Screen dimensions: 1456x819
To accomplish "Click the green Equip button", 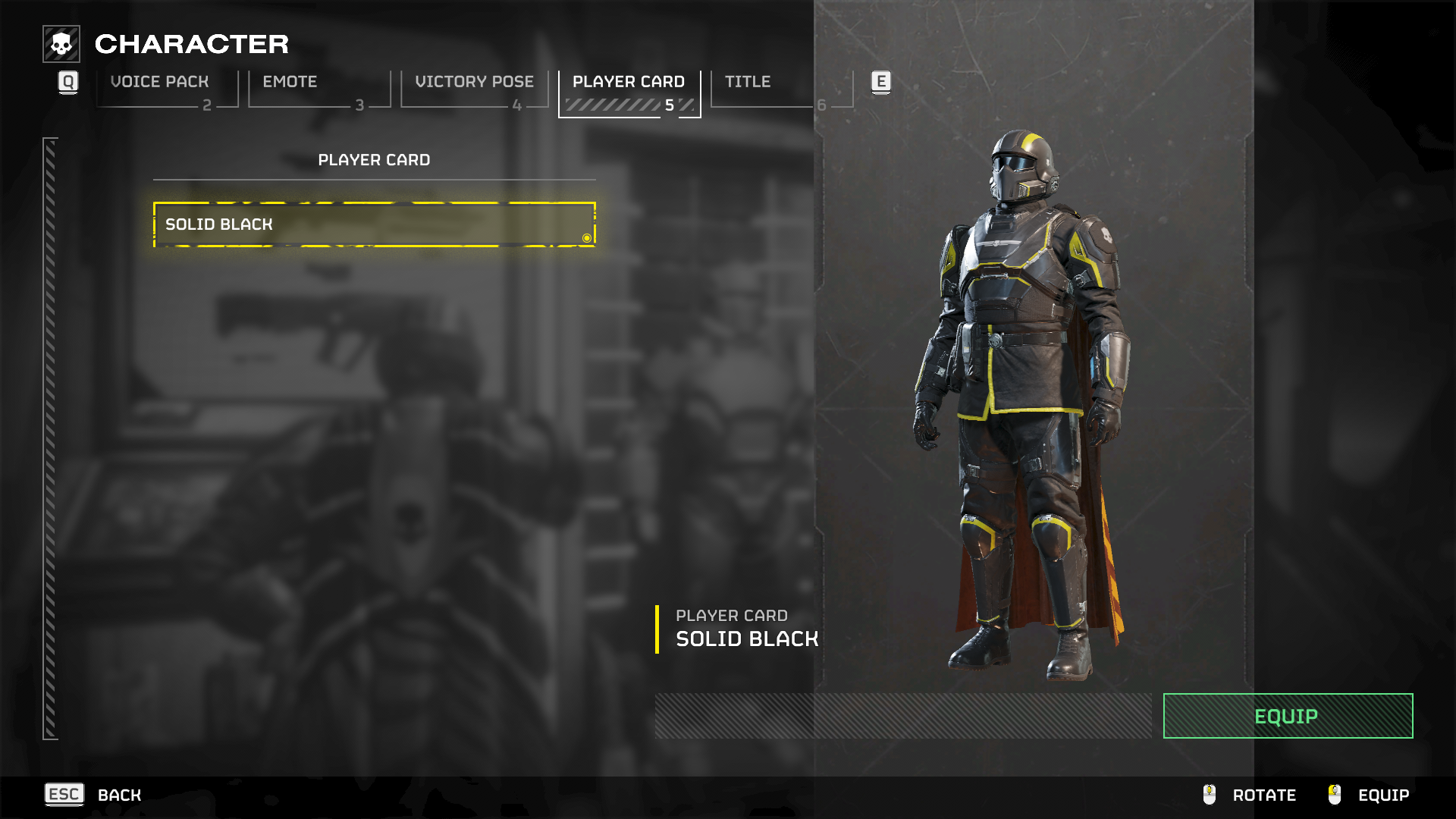I will tap(1287, 716).
